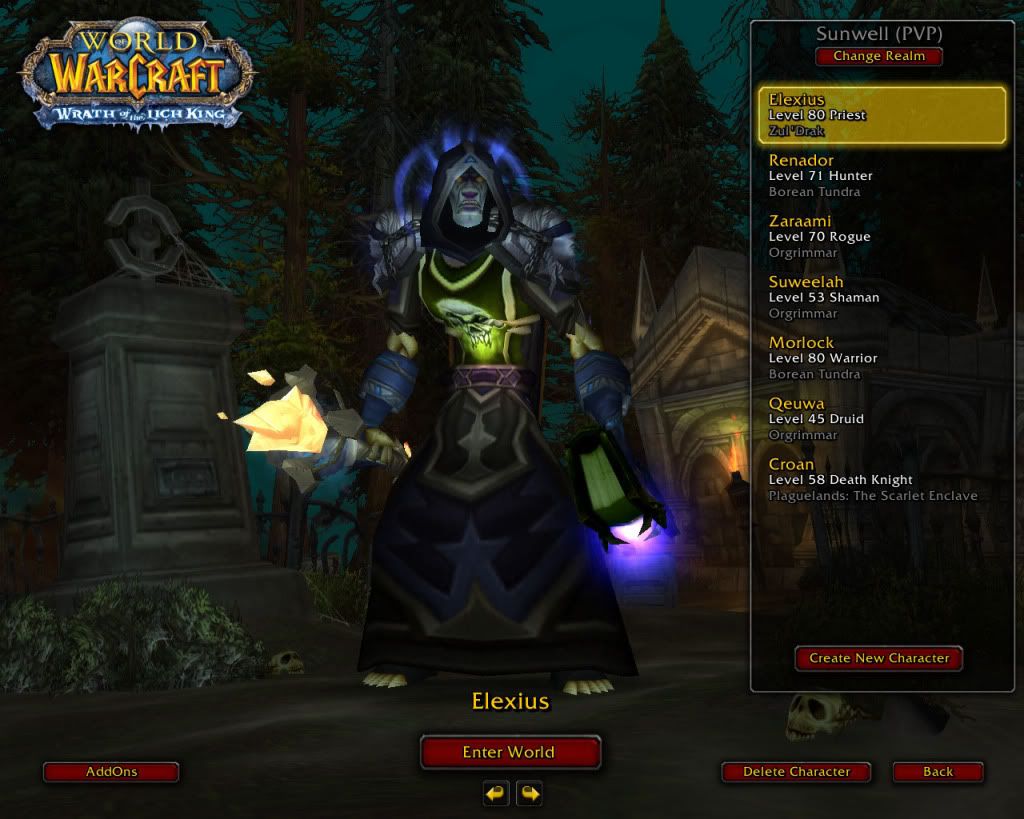The height and width of the screenshot is (819, 1024).
Task: Click the Enter World button
Action: [509, 752]
